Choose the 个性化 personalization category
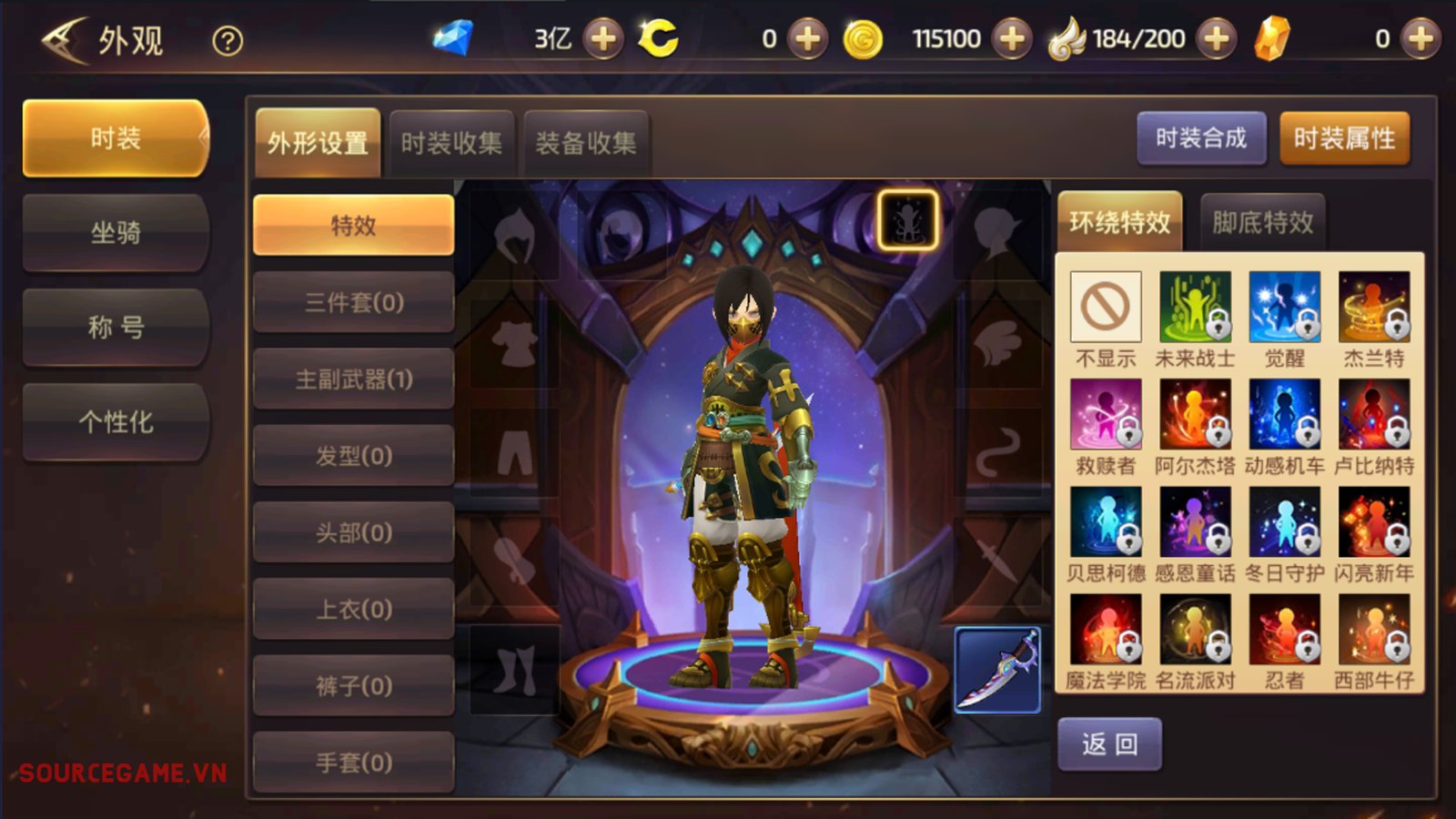 tap(116, 422)
